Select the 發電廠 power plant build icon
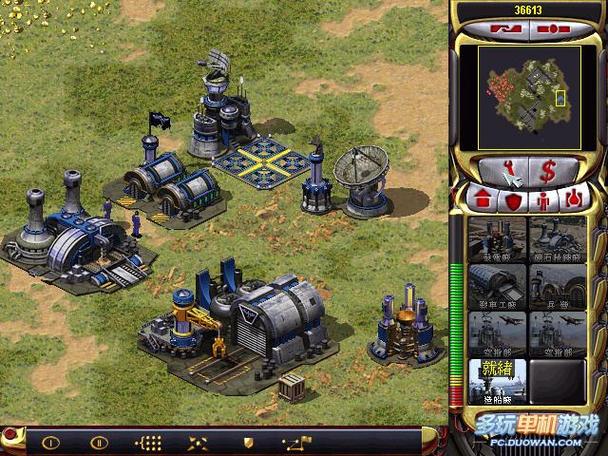608x456 pixels. (x=497, y=239)
